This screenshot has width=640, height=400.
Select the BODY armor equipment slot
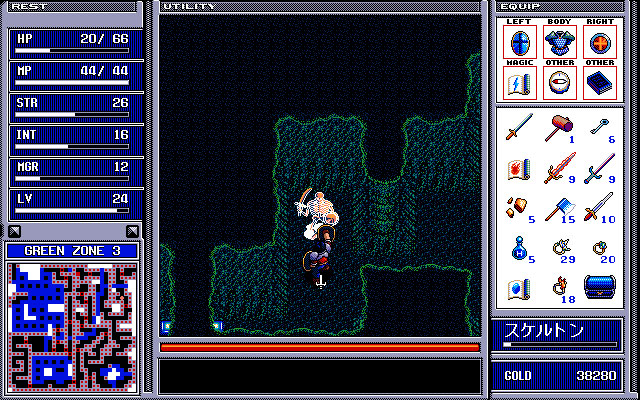(559, 43)
